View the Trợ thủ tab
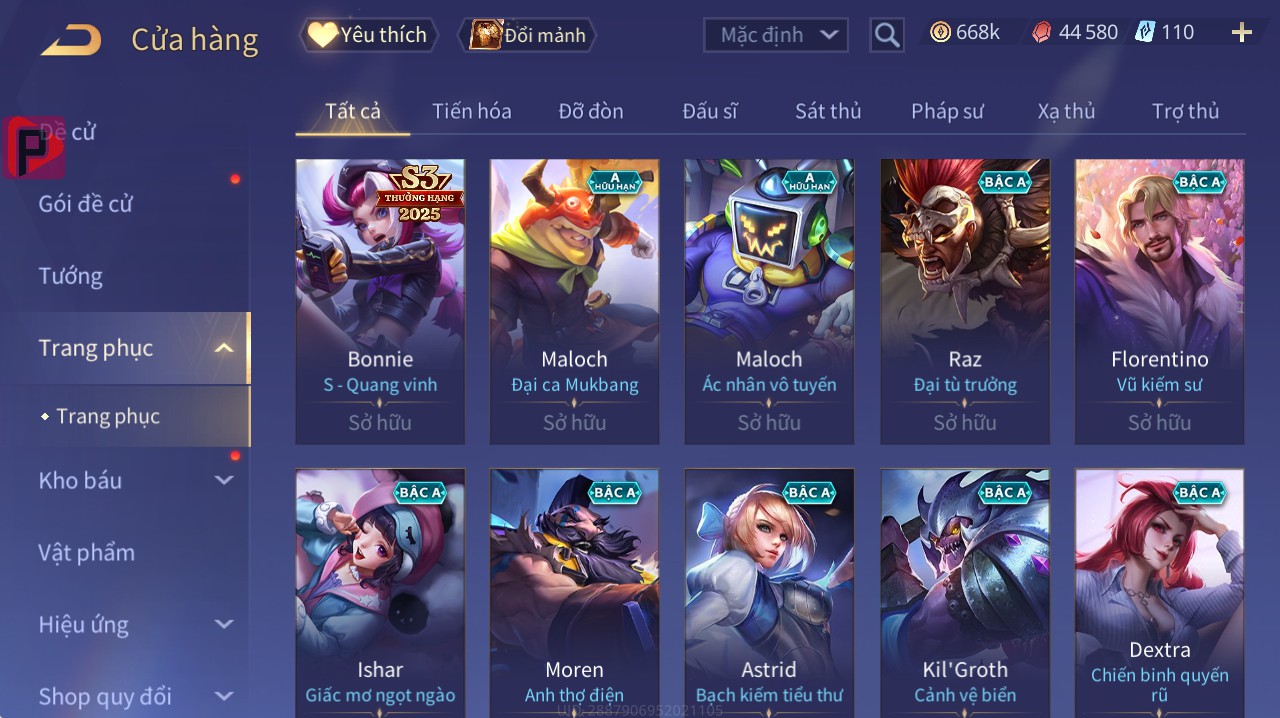Viewport: 1280px width, 718px height. (x=1185, y=111)
